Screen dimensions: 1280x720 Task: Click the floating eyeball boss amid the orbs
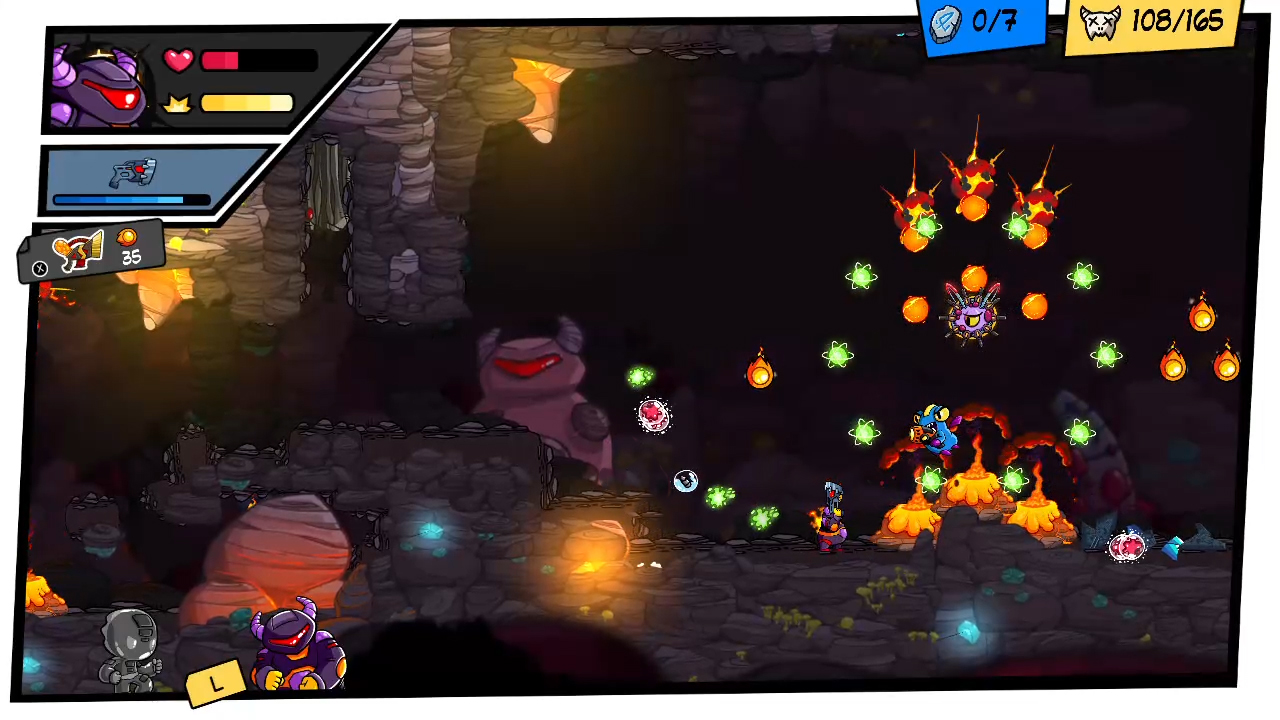click(972, 318)
